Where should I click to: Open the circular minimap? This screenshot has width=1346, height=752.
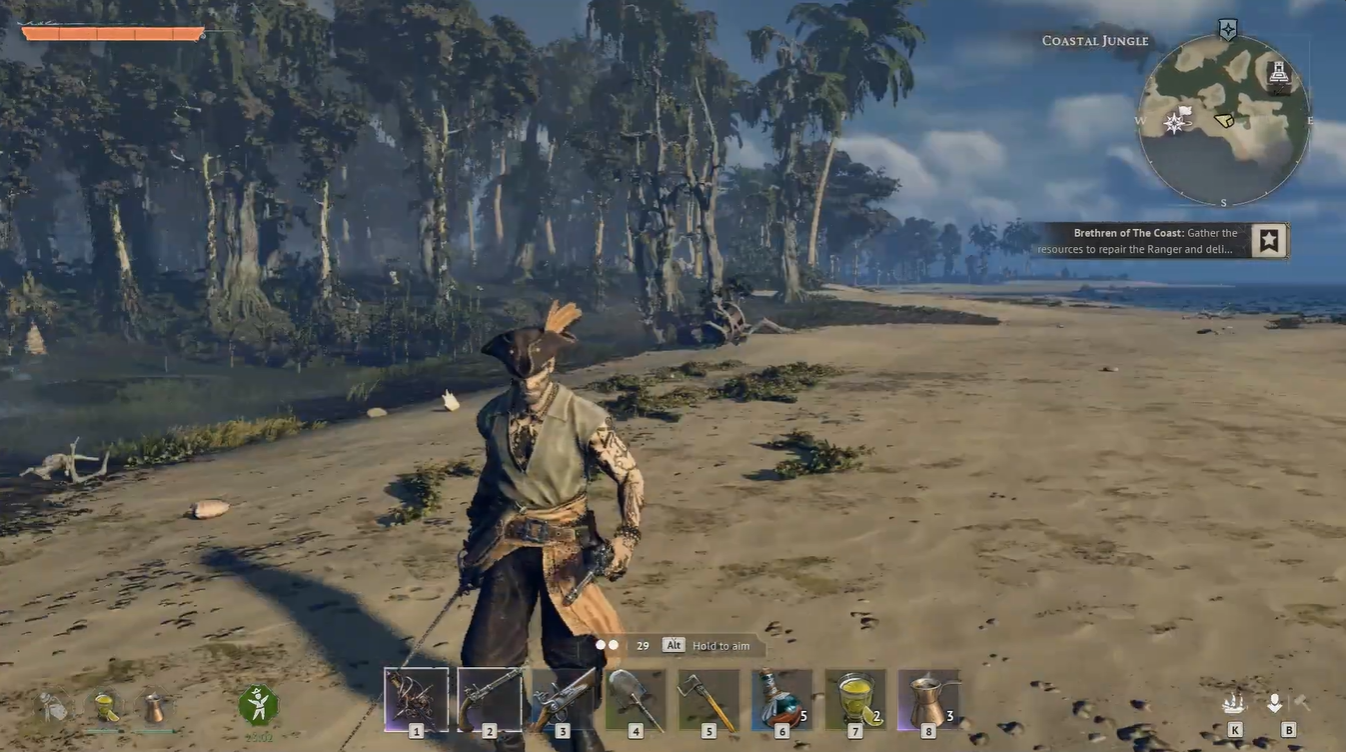pyautogui.click(x=1223, y=119)
